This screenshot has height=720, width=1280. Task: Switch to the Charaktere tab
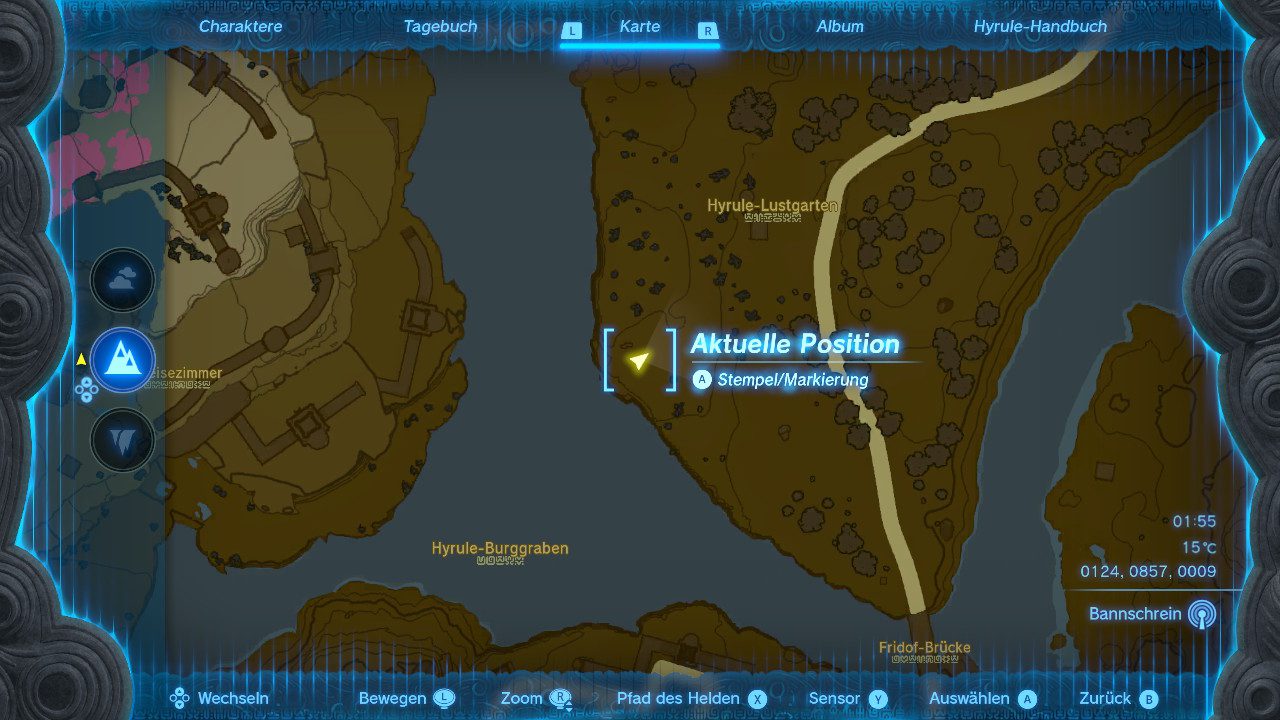click(240, 27)
